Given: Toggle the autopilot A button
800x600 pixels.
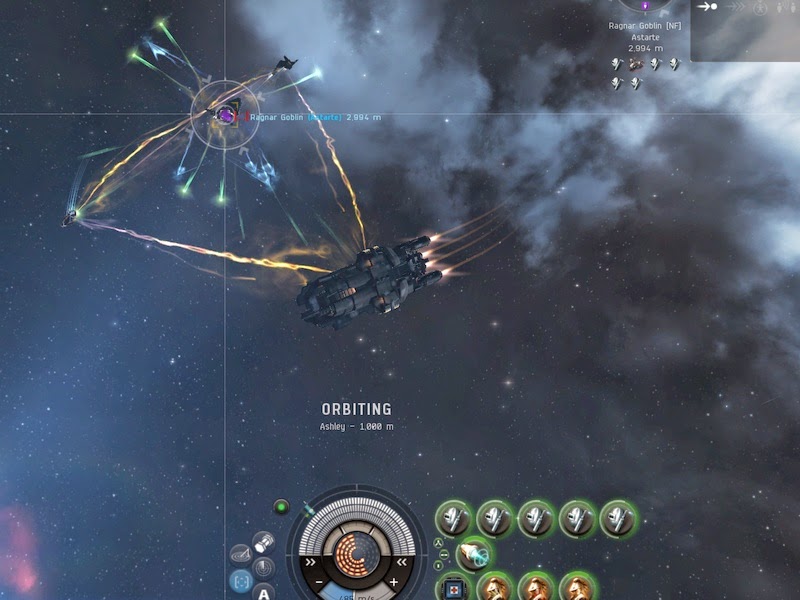Looking at the screenshot, I should [x=264, y=592].
